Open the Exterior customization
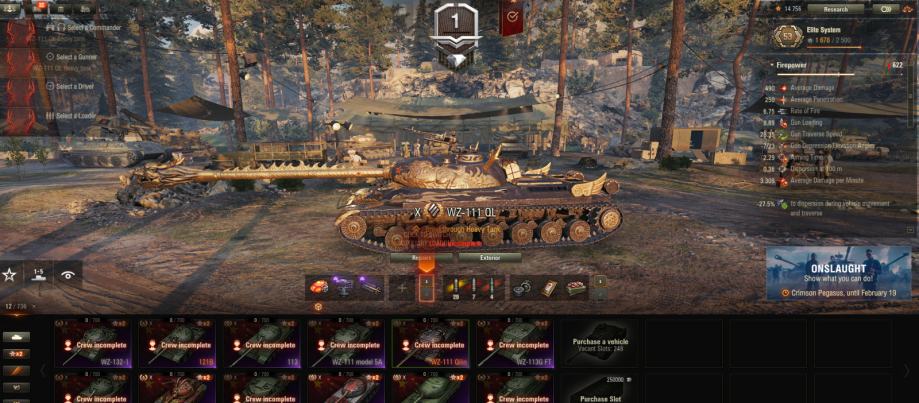This screenshot has height=403, width=919. click(490, 257)
